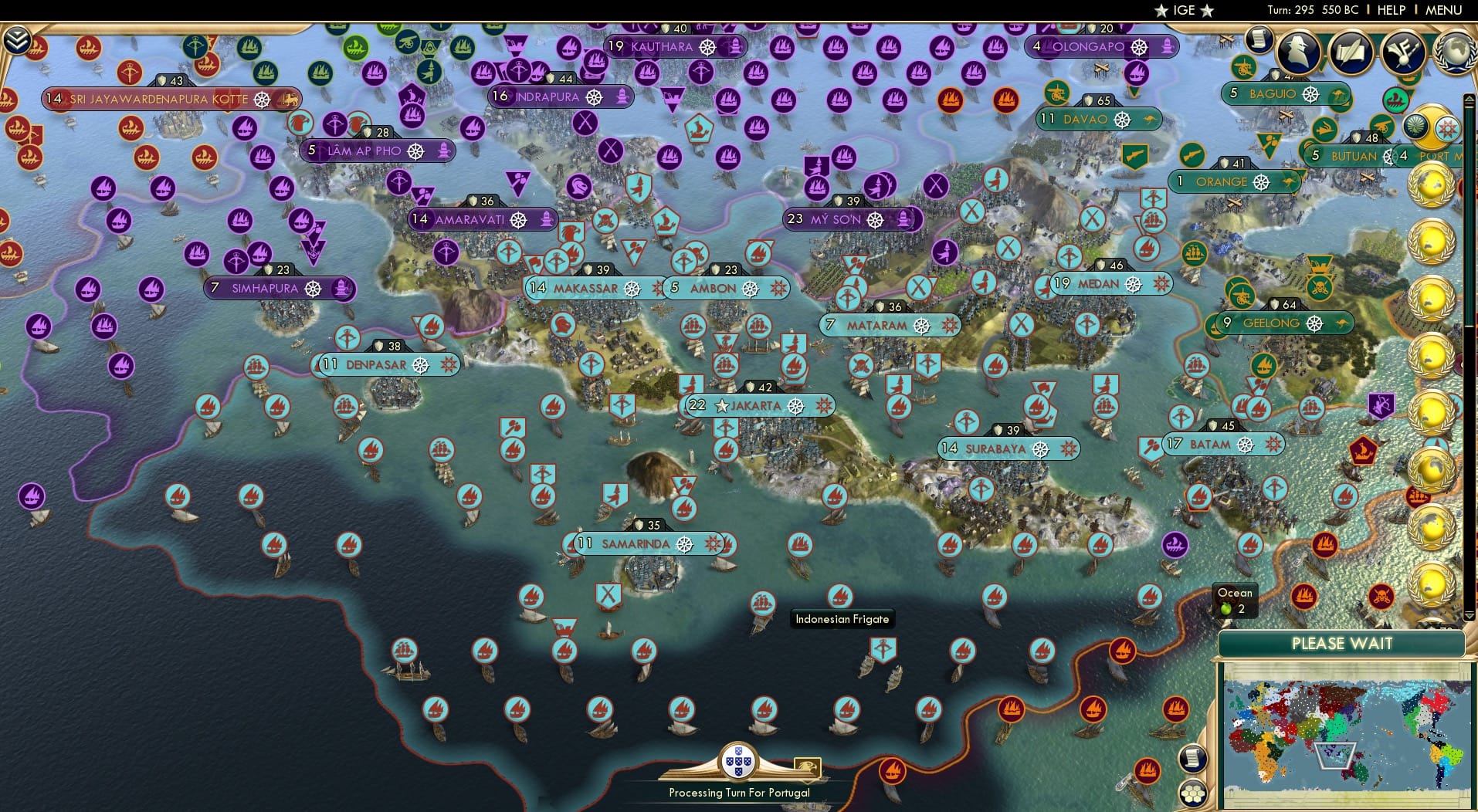Viewport: 1478px width, 812px height.
Task: Open the Social Policies scroll-and-quill icon
Action: (1350, 52)
